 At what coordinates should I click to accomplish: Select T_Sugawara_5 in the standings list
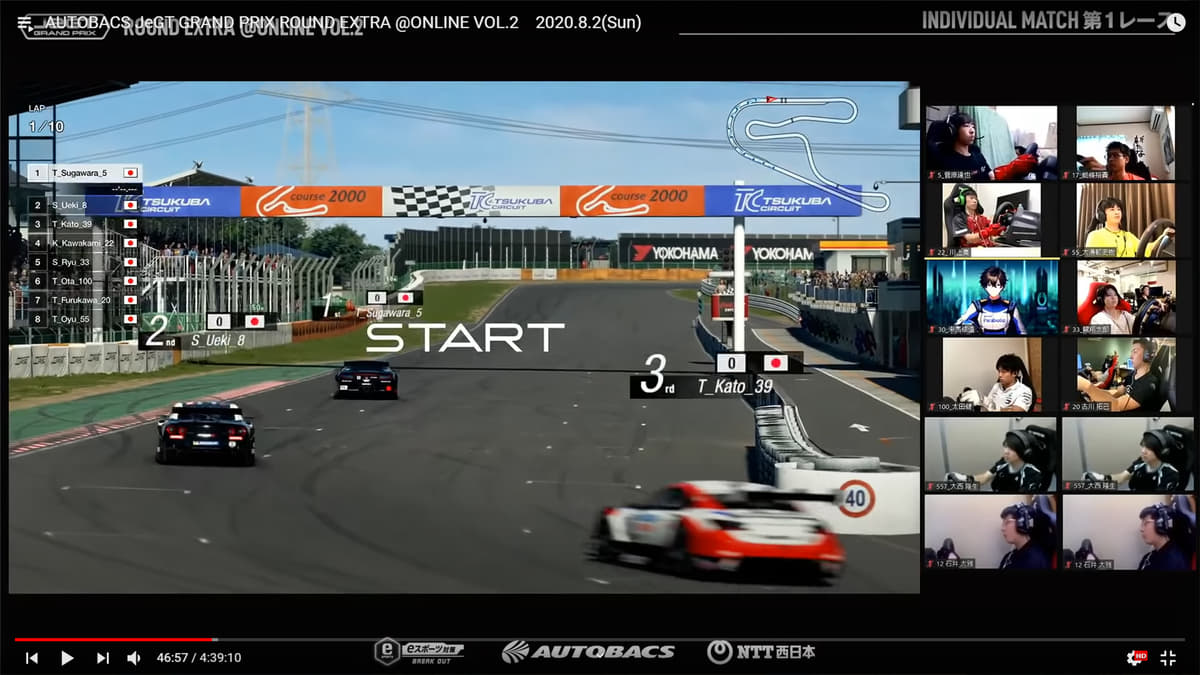pos(80,173)
